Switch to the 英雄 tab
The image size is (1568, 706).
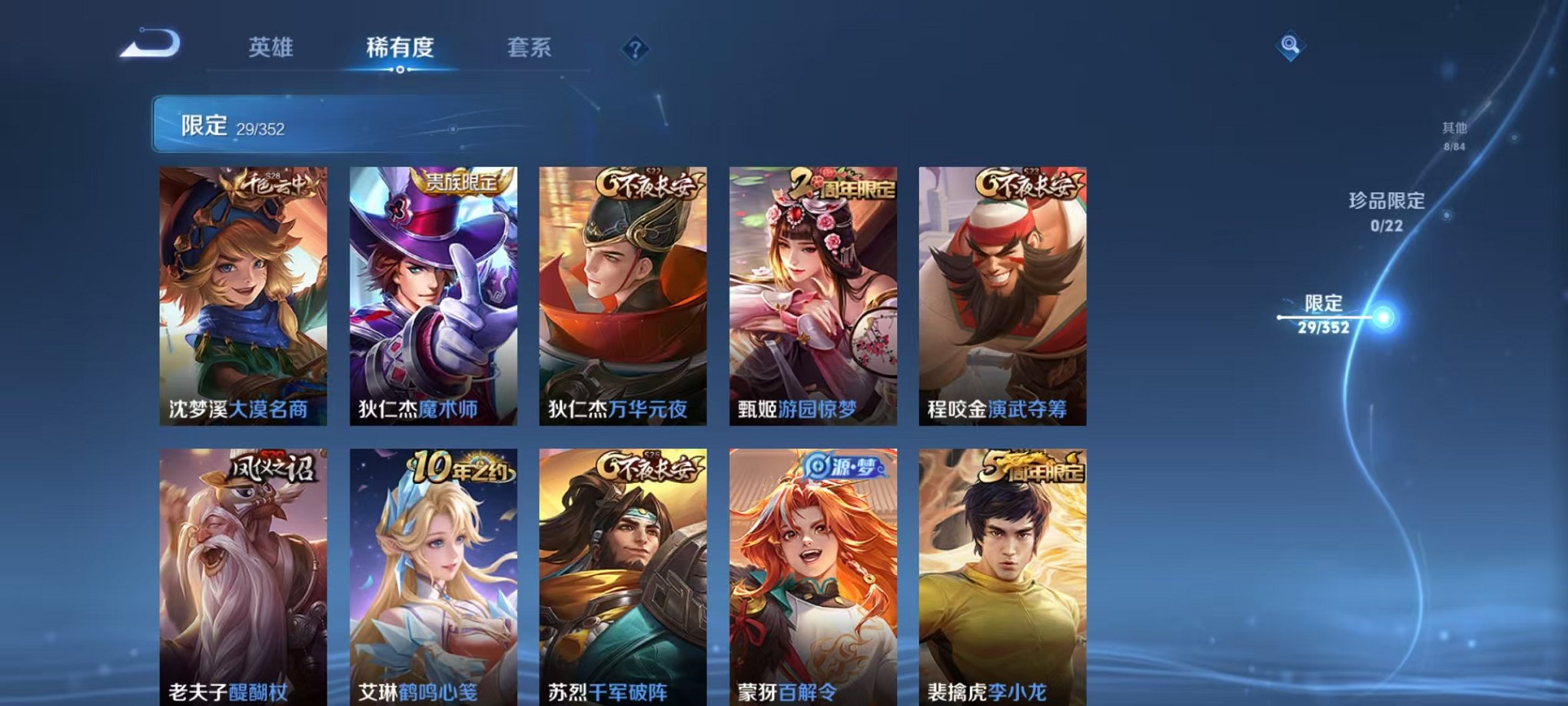point(273,48)
